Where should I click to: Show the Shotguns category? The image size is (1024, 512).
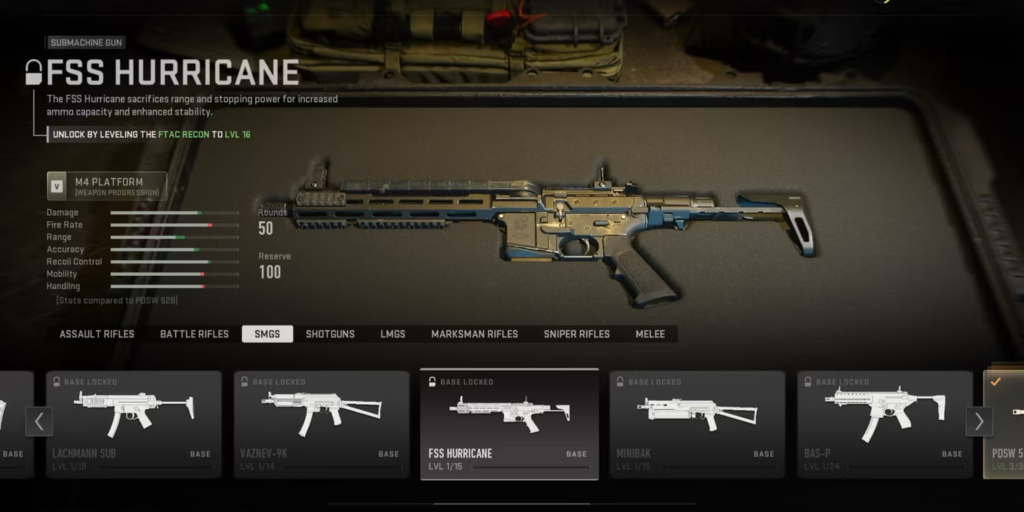[x=330, y=334]
